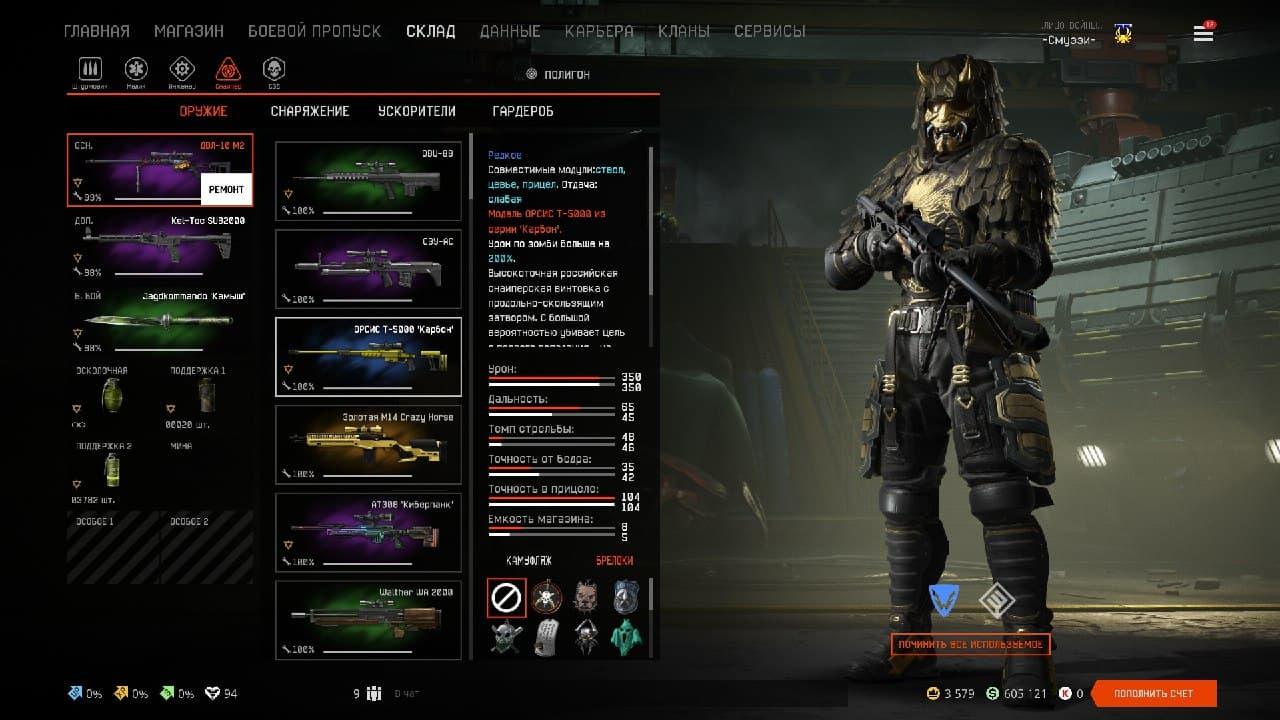
Task: Open the Сервисы services menu
Action: click(769, 31)
